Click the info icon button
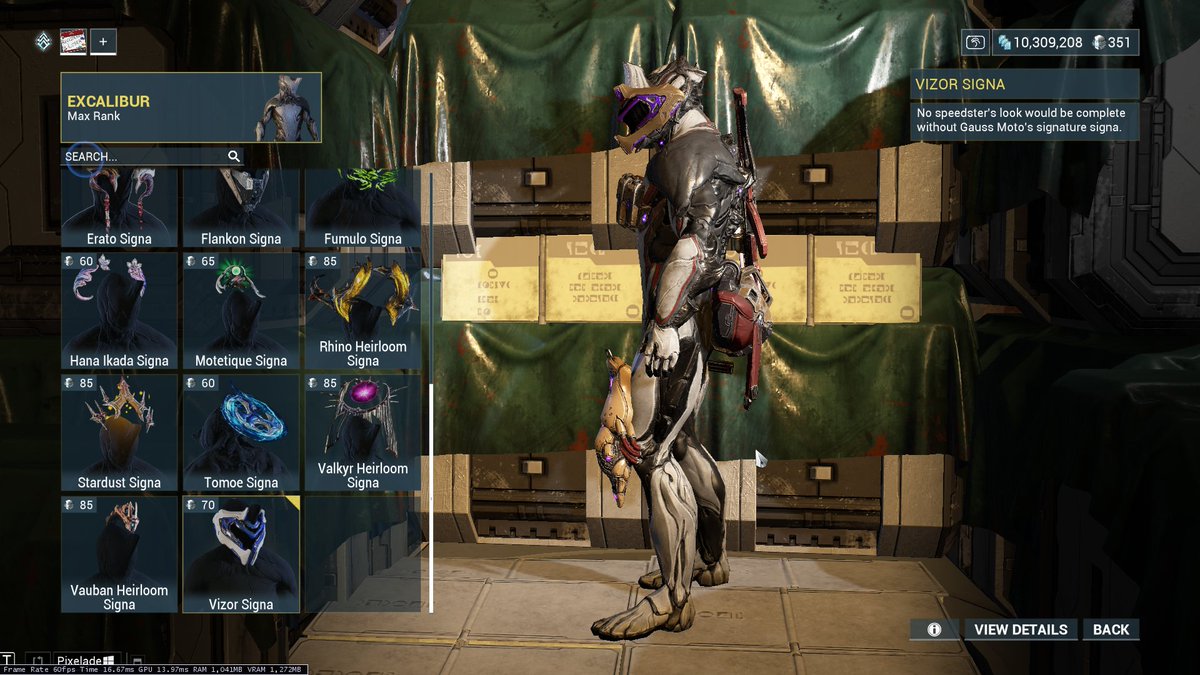The height and width of the screenshot is (675, 1200). pyautogui.click(x=934, y=630)
